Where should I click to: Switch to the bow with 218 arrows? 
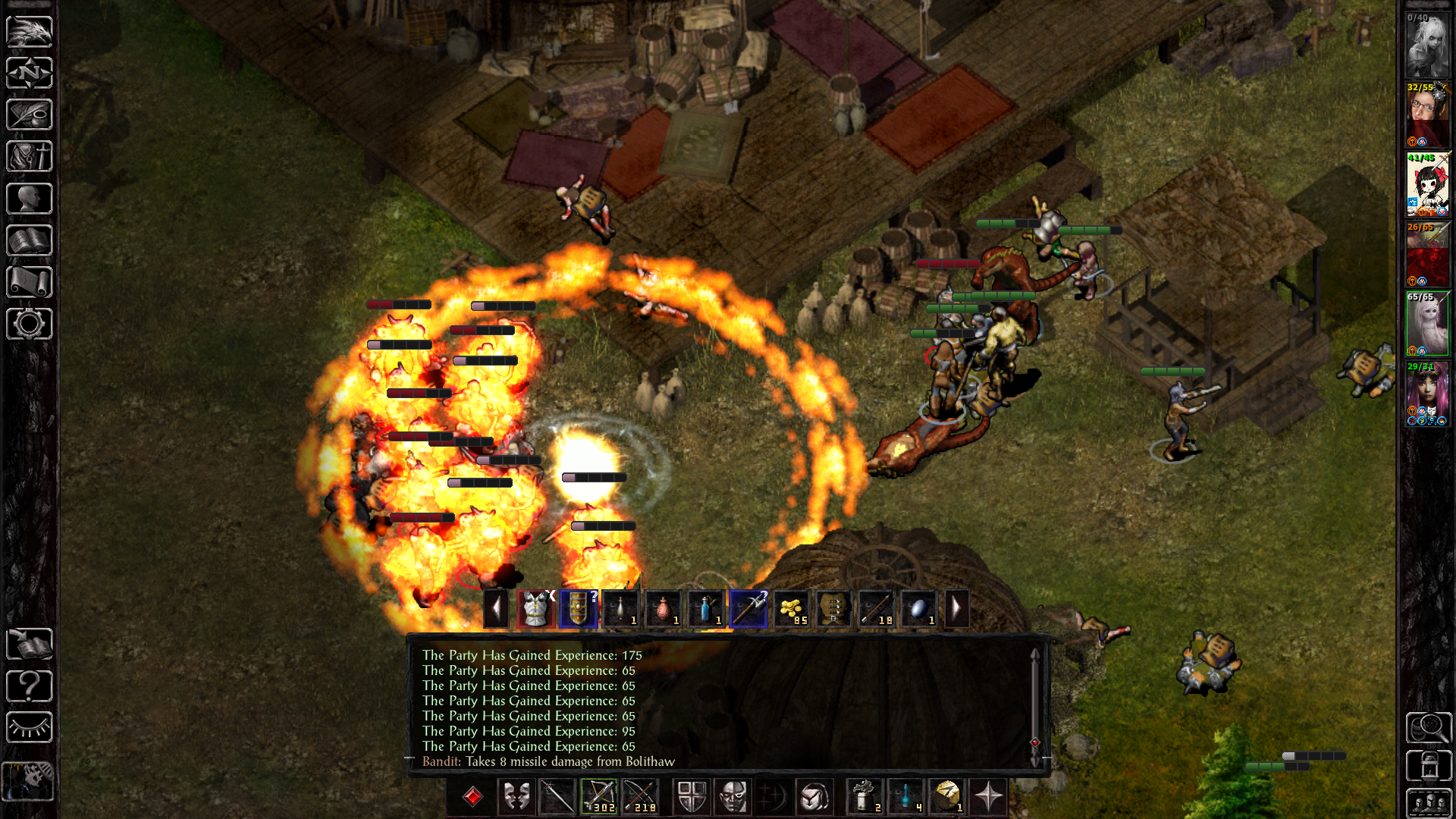pyautogui.click(x=641, y=797)
